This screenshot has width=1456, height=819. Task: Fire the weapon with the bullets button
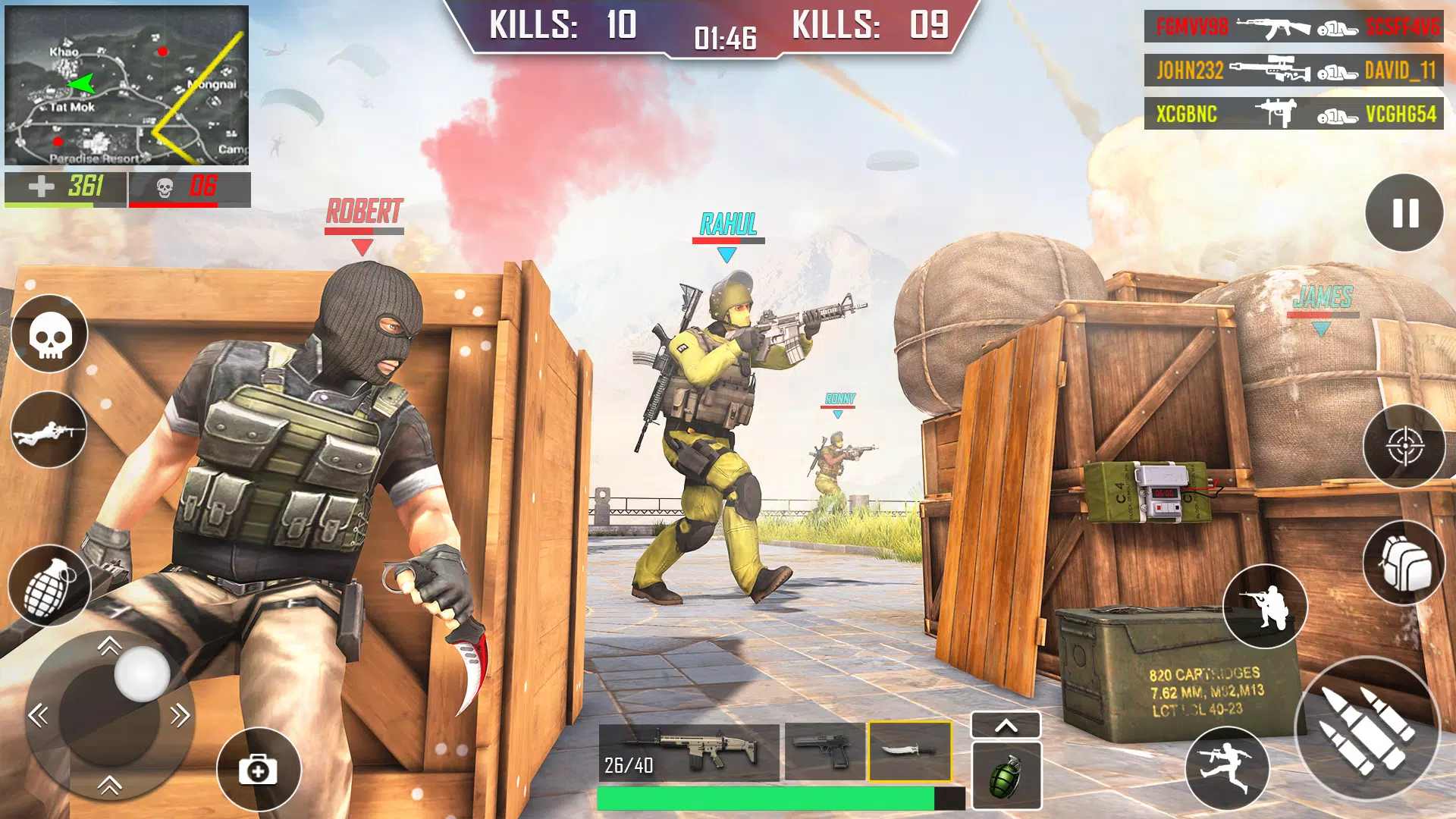[x=1367, y=729]
